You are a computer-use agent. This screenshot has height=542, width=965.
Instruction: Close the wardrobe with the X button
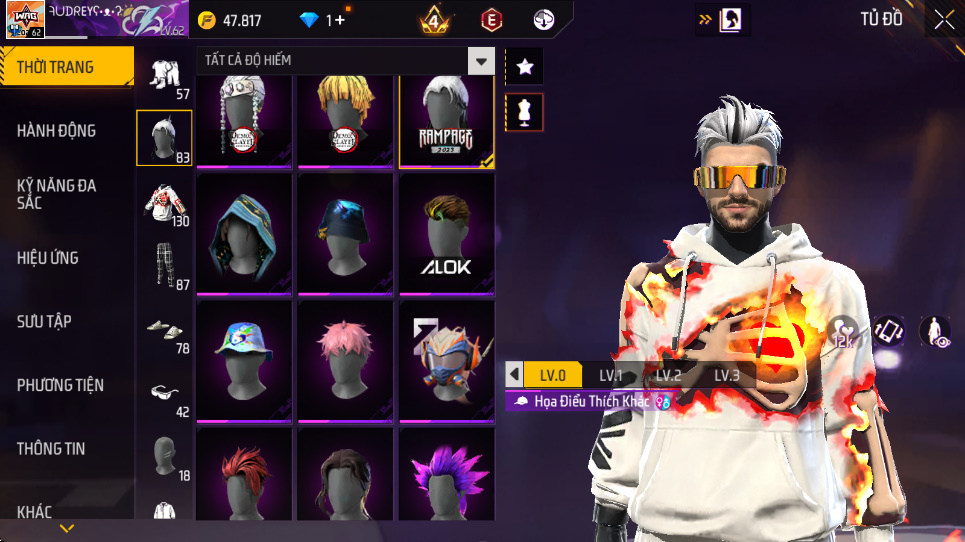[944, 19]
